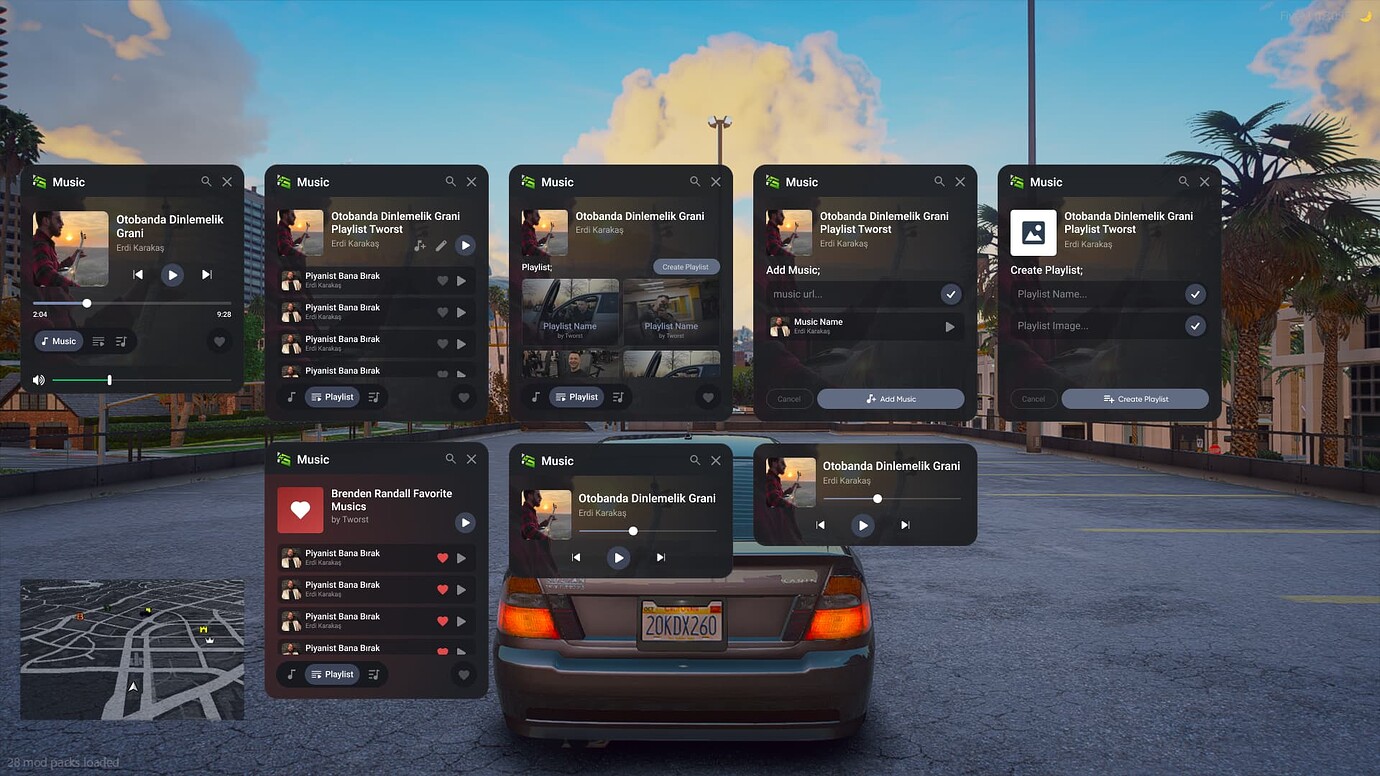Favorite the first Piyanist Bana Bırak track
Screen dimensions: 1380x776
click(443, 281)
